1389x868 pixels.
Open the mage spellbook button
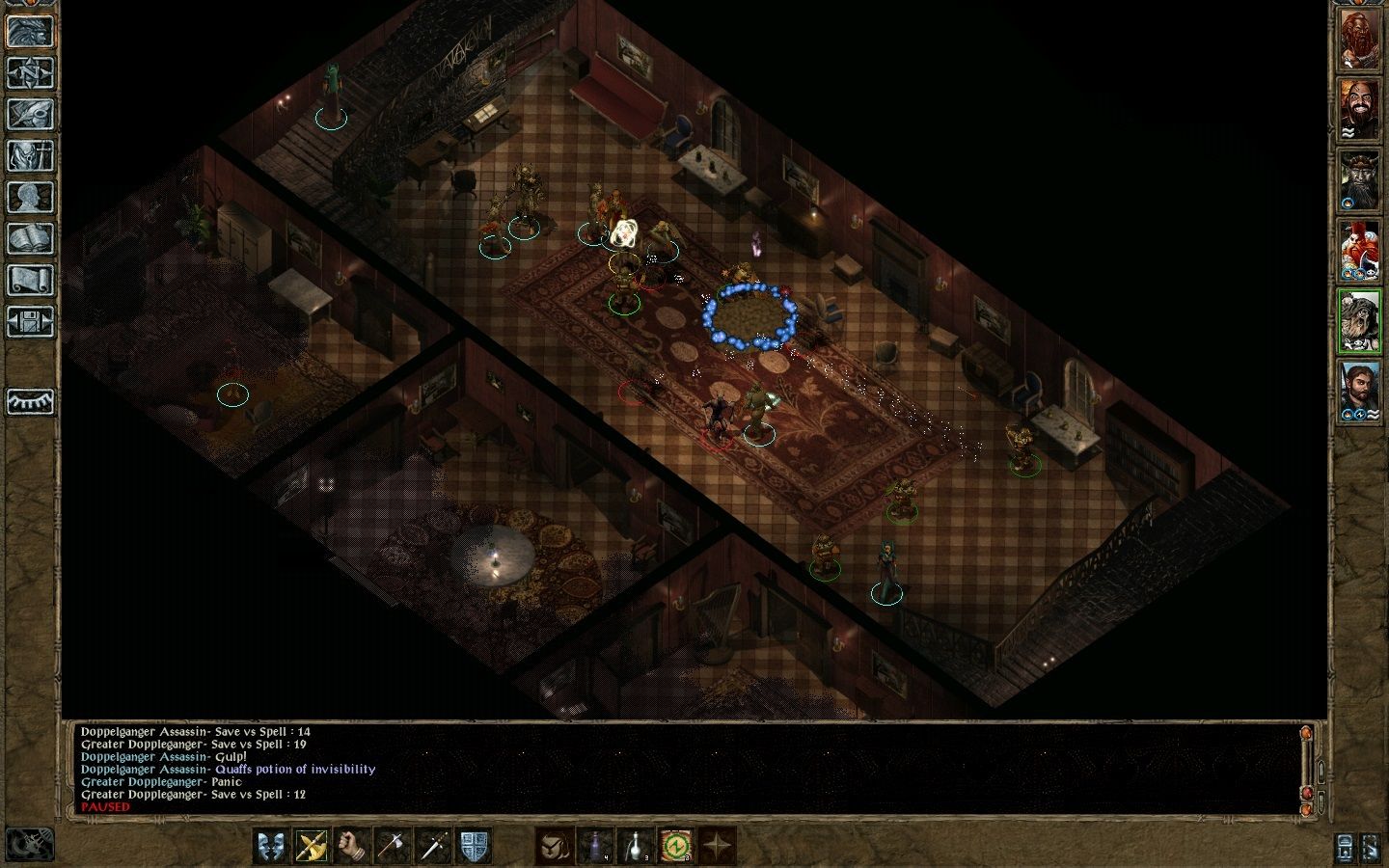(x=30, y=238)
